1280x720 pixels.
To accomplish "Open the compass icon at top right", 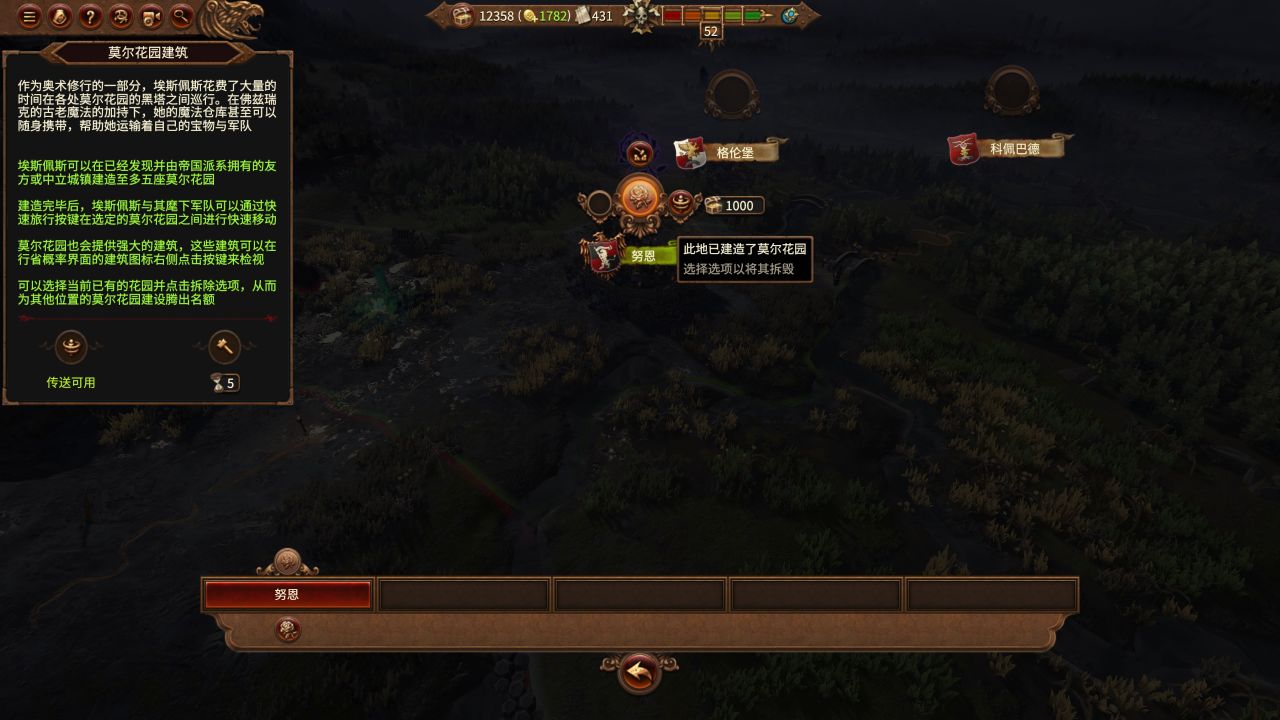I will point(789,16).
